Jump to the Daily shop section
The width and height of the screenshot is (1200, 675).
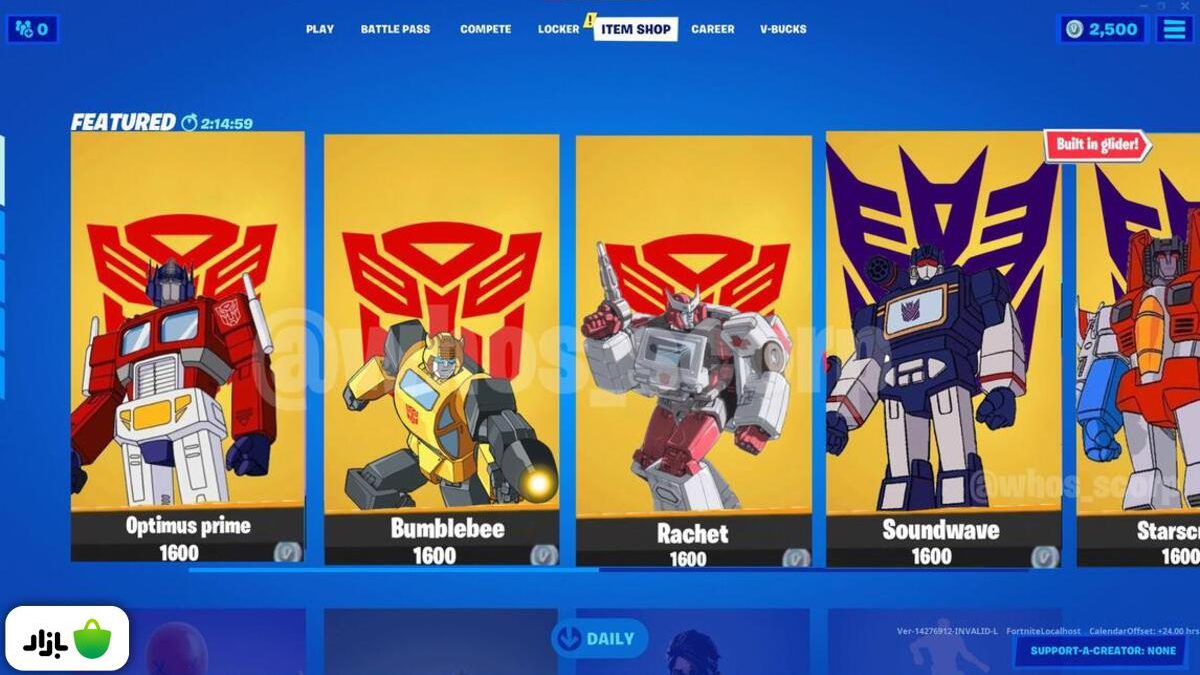pos(599,638)
